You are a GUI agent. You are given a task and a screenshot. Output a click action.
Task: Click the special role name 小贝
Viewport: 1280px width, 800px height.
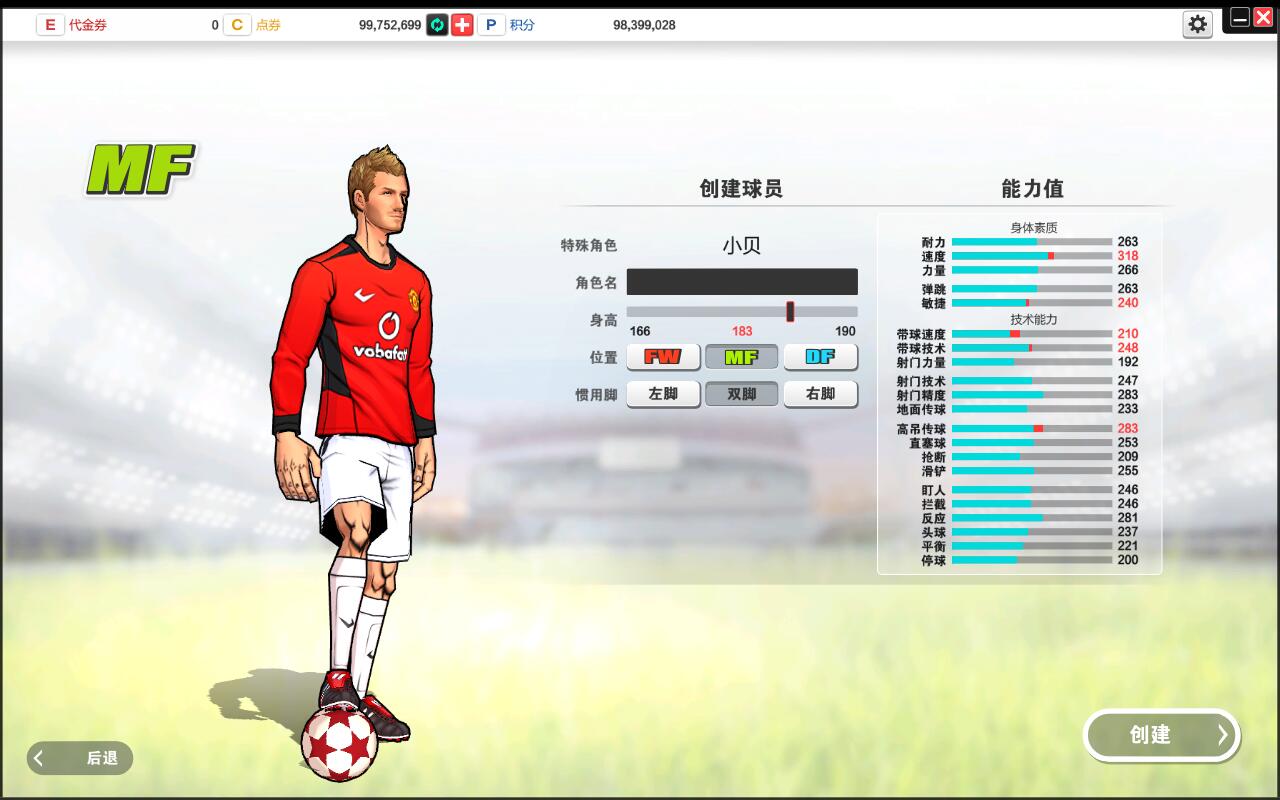[x=742, y=244]
